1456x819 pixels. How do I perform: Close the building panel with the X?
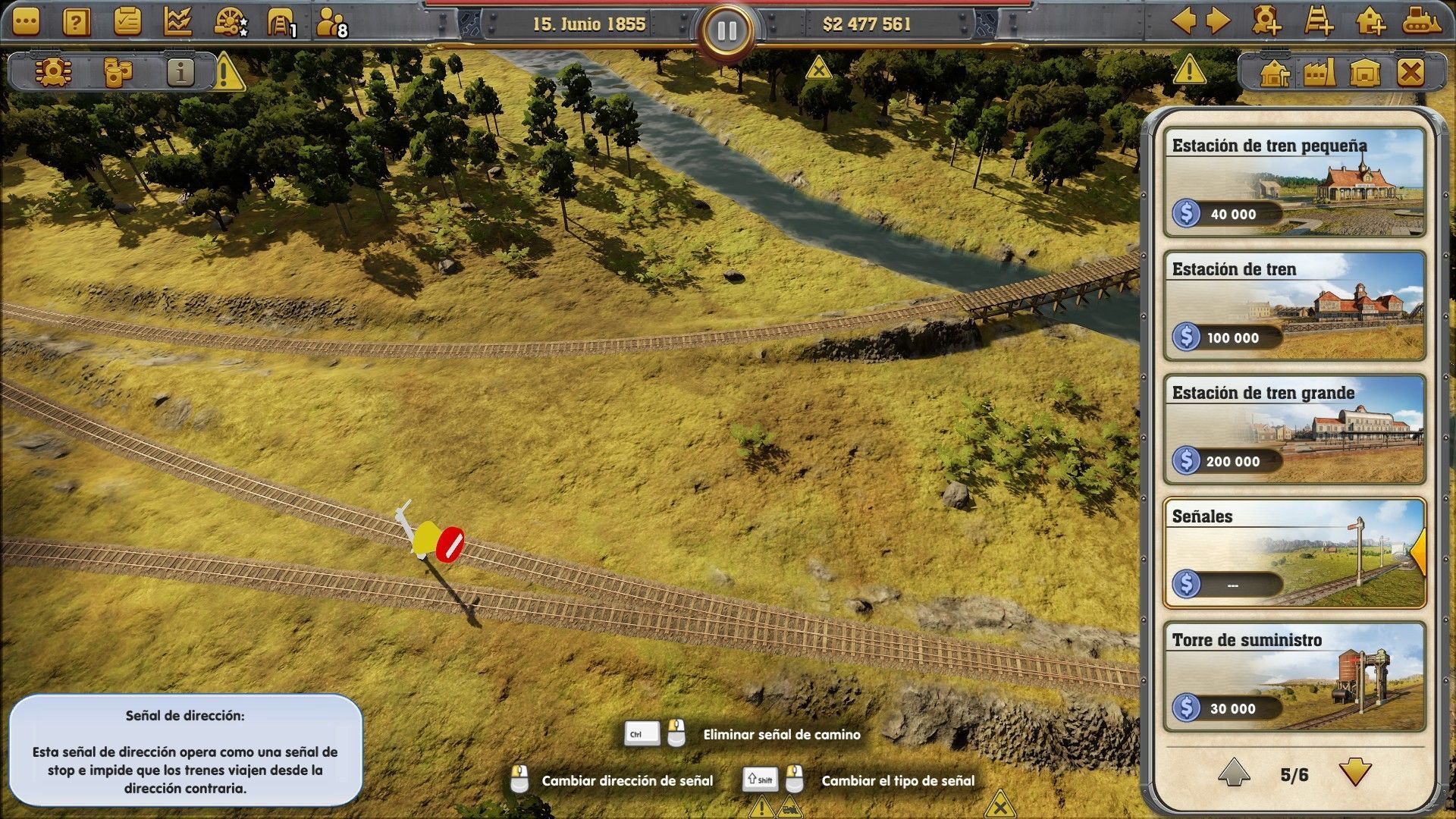click(1410, 74)
